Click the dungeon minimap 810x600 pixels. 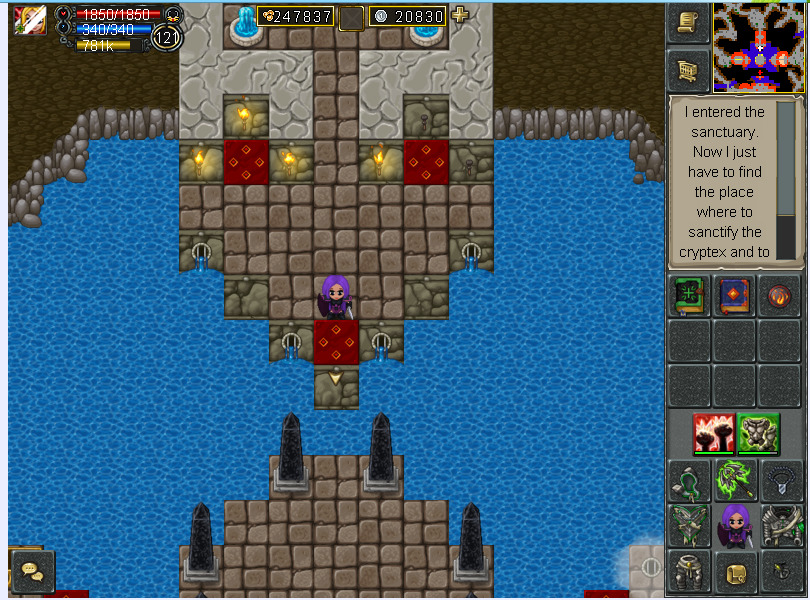759,47
